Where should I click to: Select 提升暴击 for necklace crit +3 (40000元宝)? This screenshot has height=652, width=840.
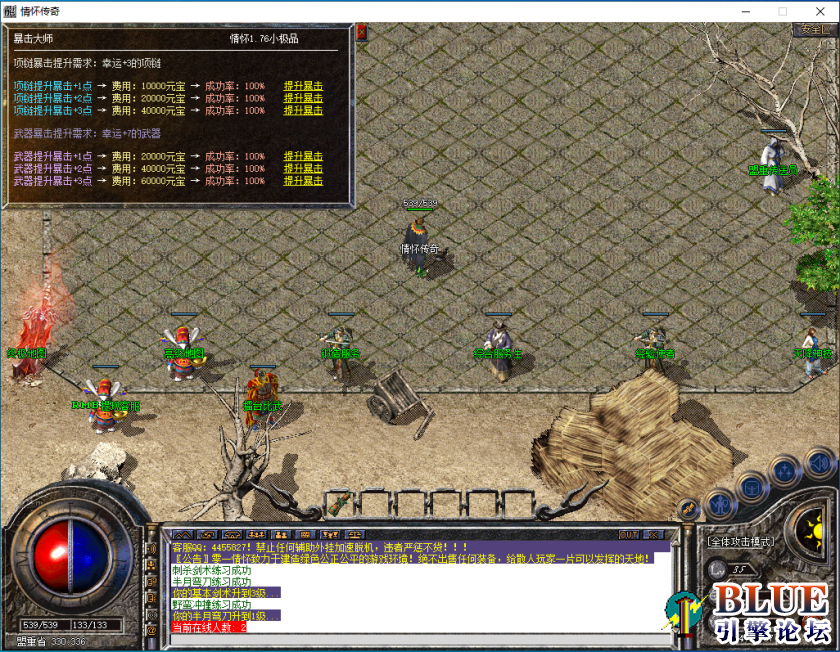point(303,110)
